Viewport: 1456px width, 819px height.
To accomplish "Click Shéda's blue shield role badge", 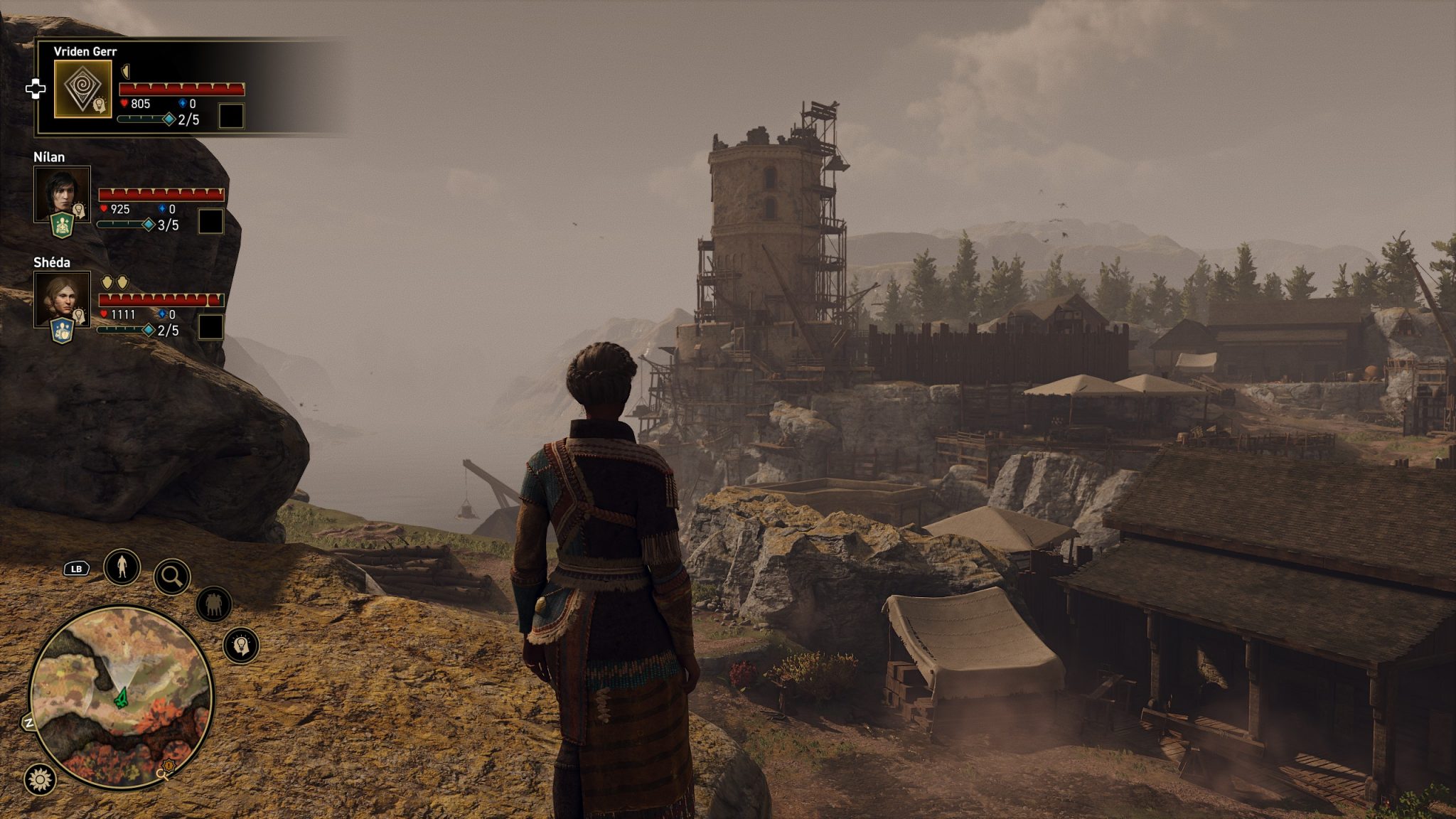I will coord(63,331).
